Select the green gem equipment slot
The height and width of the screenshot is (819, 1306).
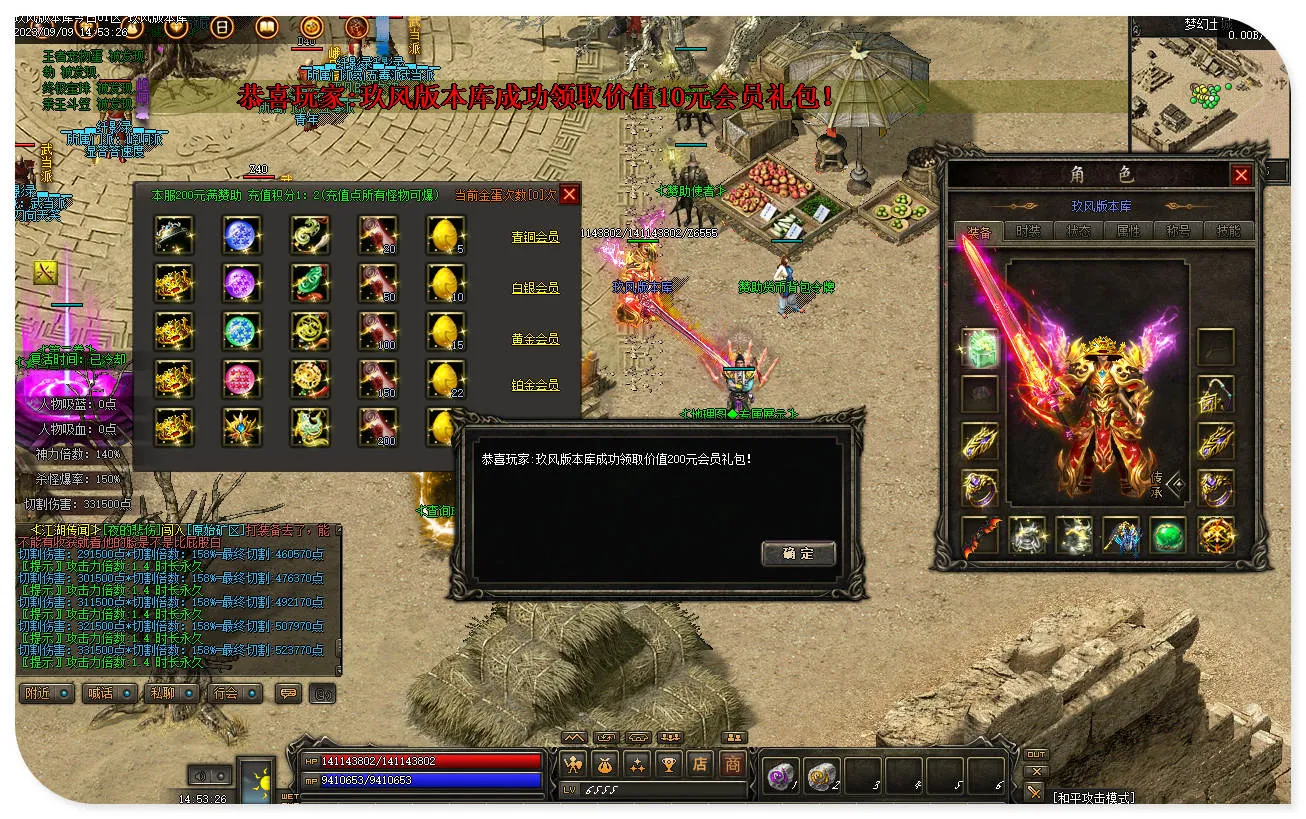coord(1167,535)
